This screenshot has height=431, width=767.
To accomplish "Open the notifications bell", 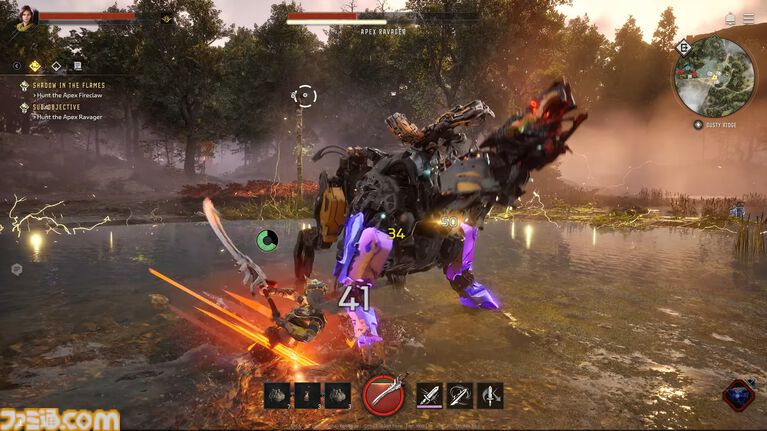I will (731, 18).
